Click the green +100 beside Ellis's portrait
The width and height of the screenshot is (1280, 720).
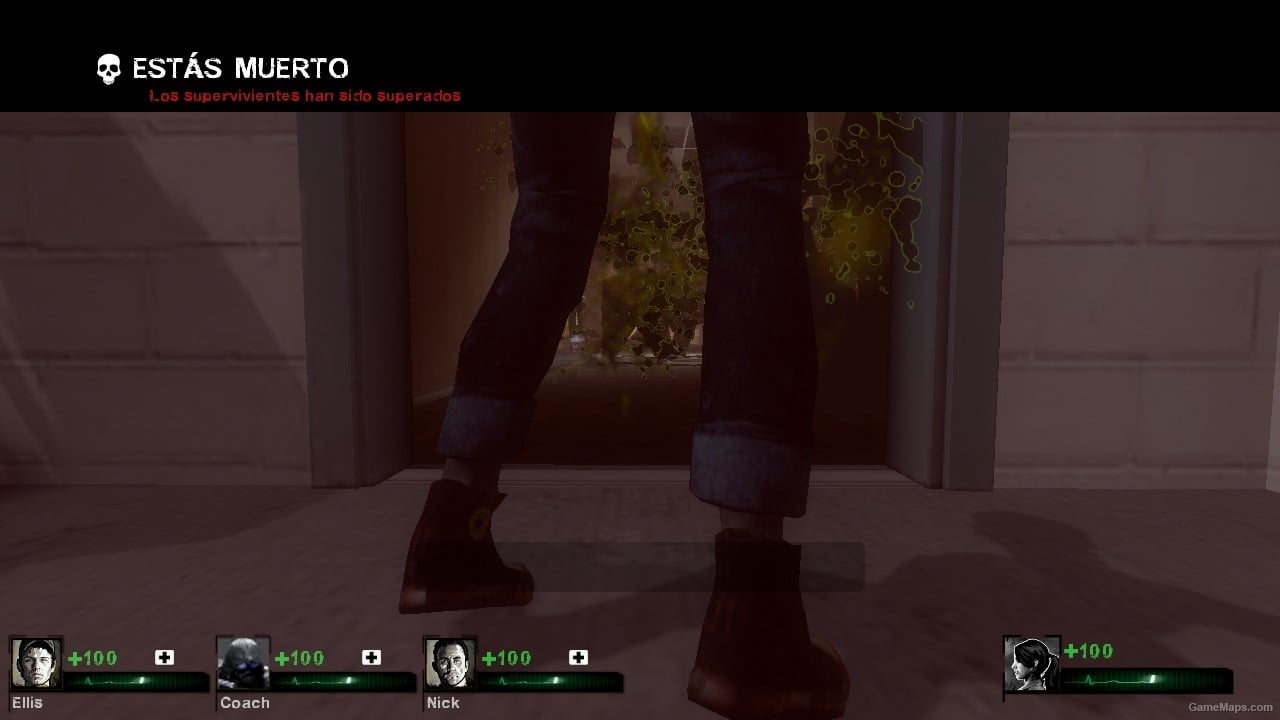90,658
